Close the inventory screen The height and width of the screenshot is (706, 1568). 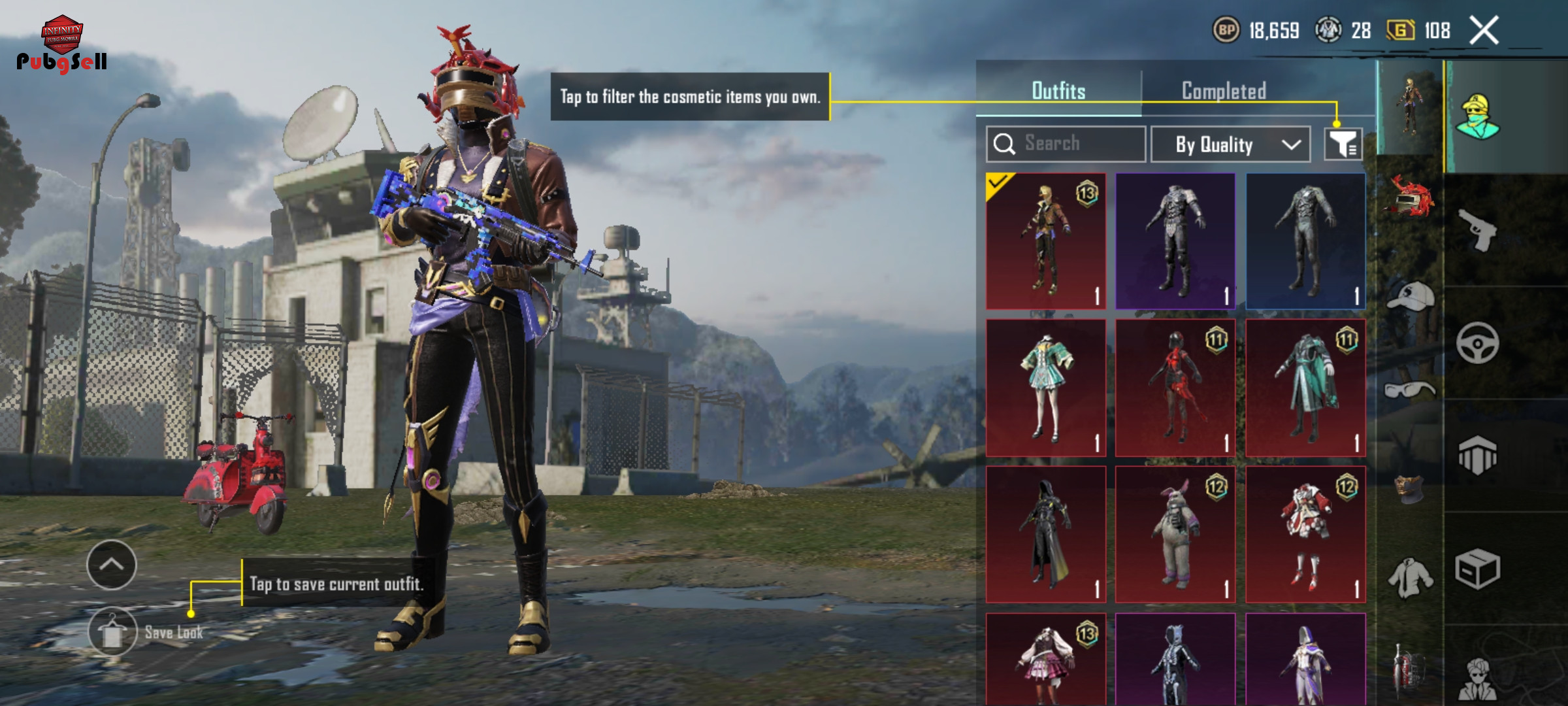click(1484, 30)
